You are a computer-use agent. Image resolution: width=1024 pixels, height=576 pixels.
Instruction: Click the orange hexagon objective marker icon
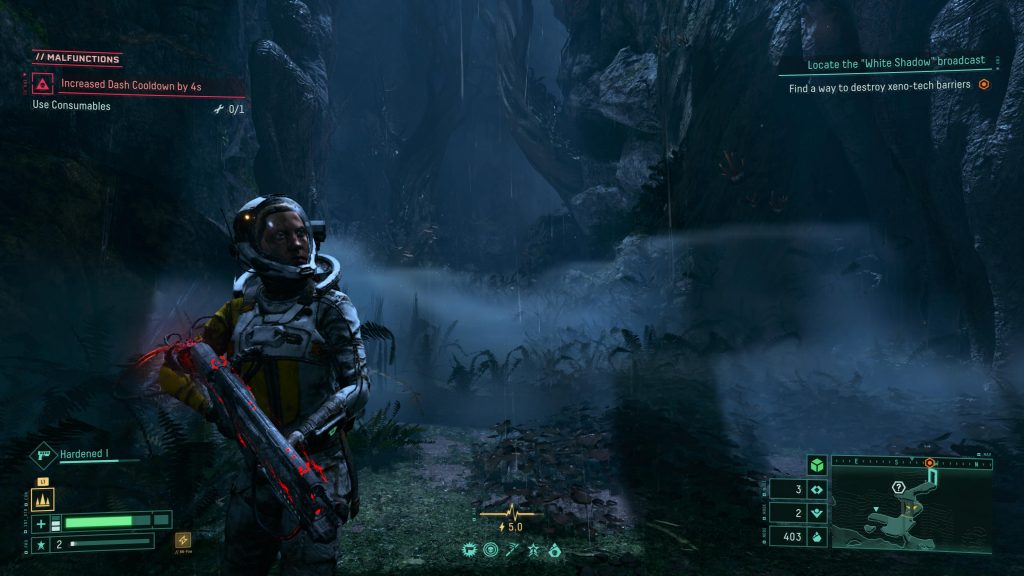coord(984,86)
